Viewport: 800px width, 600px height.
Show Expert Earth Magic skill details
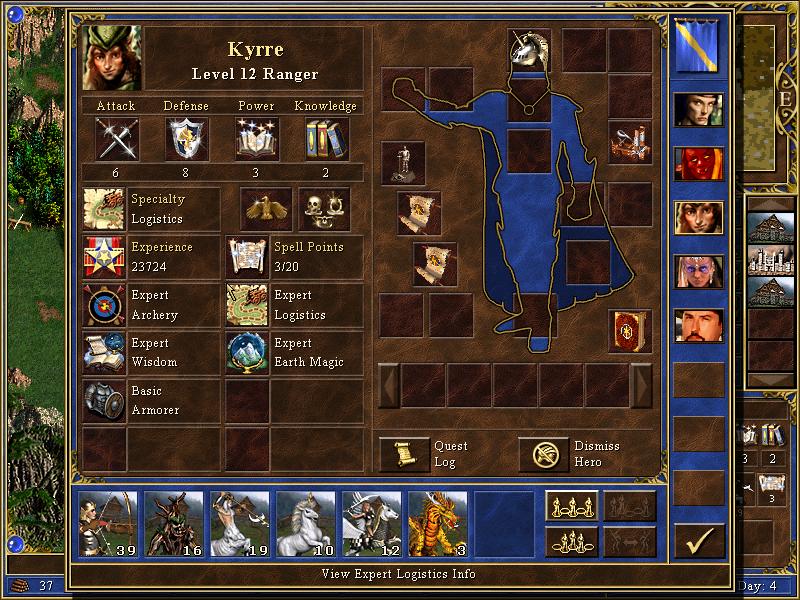tap(247, 353)
